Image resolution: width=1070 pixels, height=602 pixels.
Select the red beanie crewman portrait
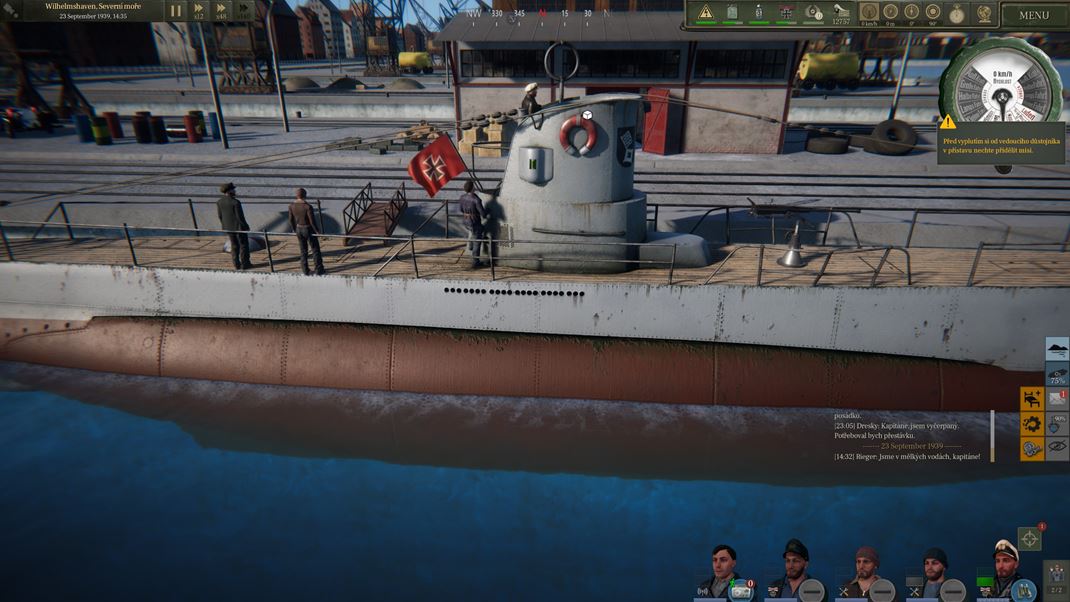[866, 572]
